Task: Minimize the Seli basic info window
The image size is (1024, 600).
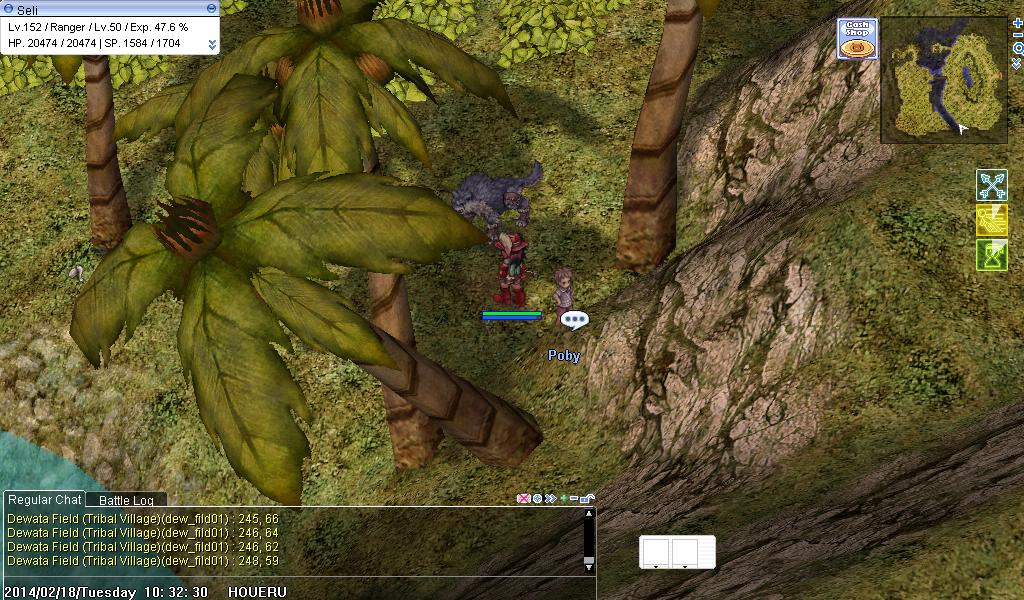Action: [210, 8]
